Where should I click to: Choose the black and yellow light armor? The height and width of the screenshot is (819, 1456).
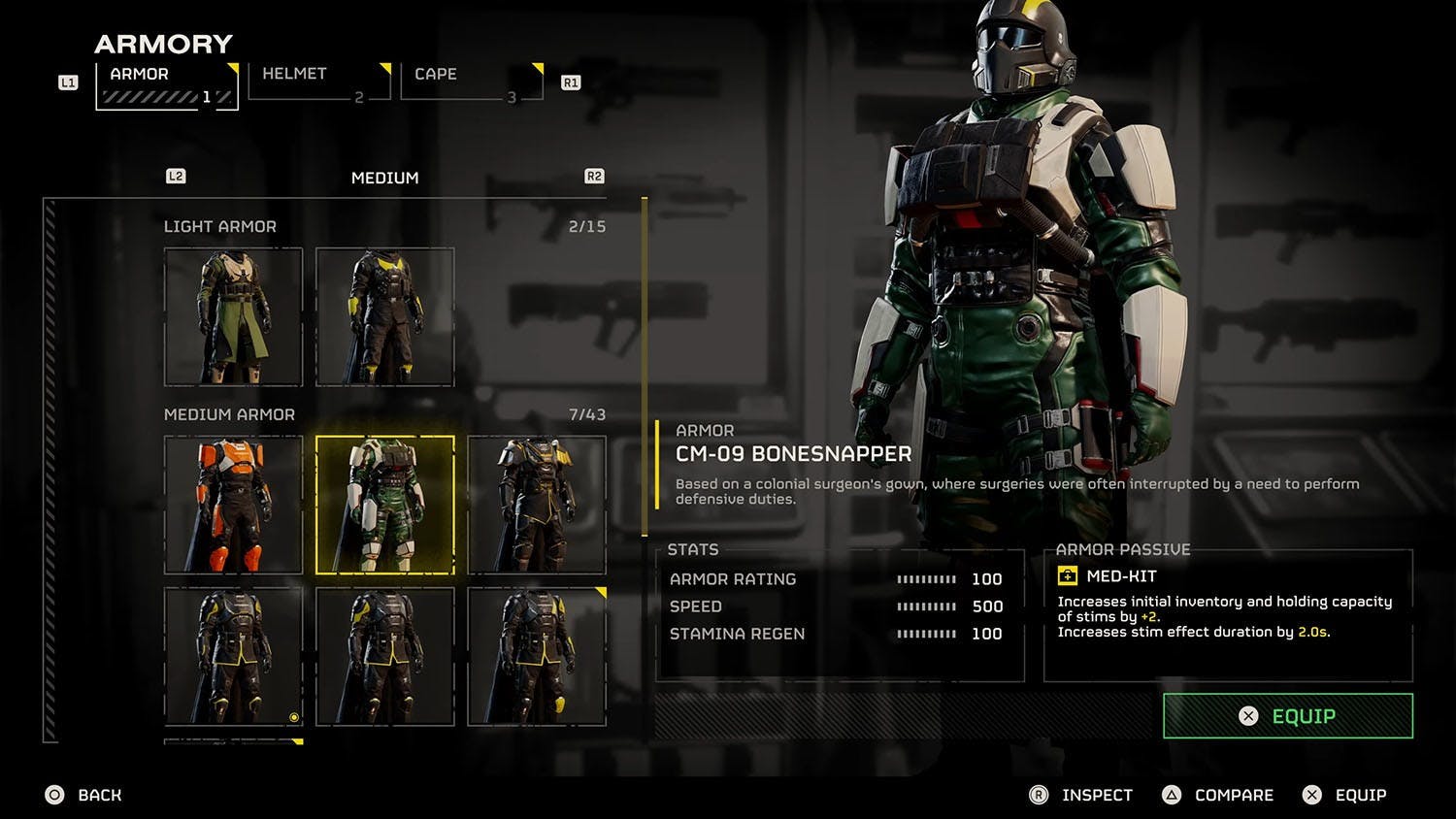point(385,316)
